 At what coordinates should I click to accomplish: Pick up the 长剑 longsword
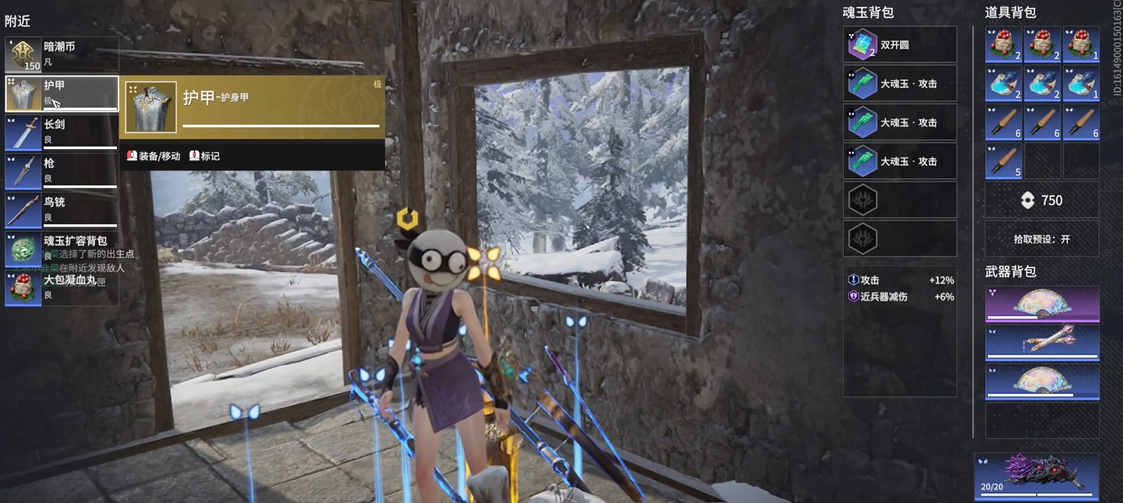pyautogui.click(x=61, y=132)
